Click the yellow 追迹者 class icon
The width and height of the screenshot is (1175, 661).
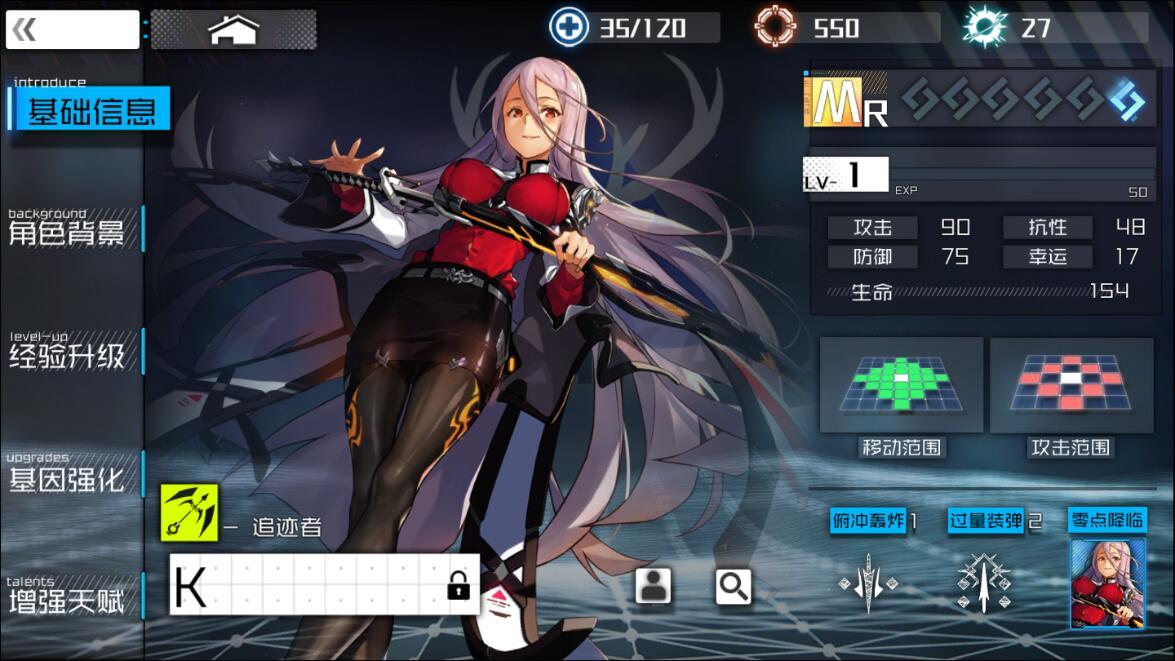click(189, 513)
